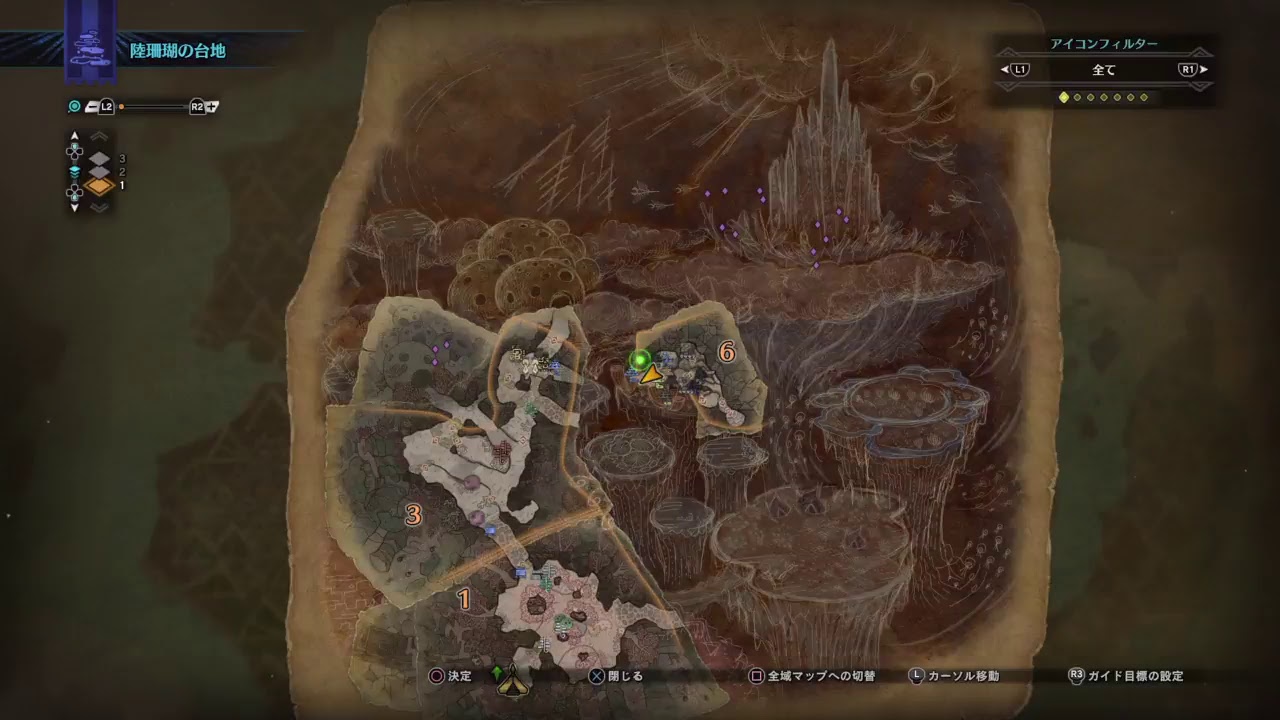The height and width of the screenshot is (720, 1280).
Task: Advance to the next icon filter with right arrow
Action: pos(1203,70)
